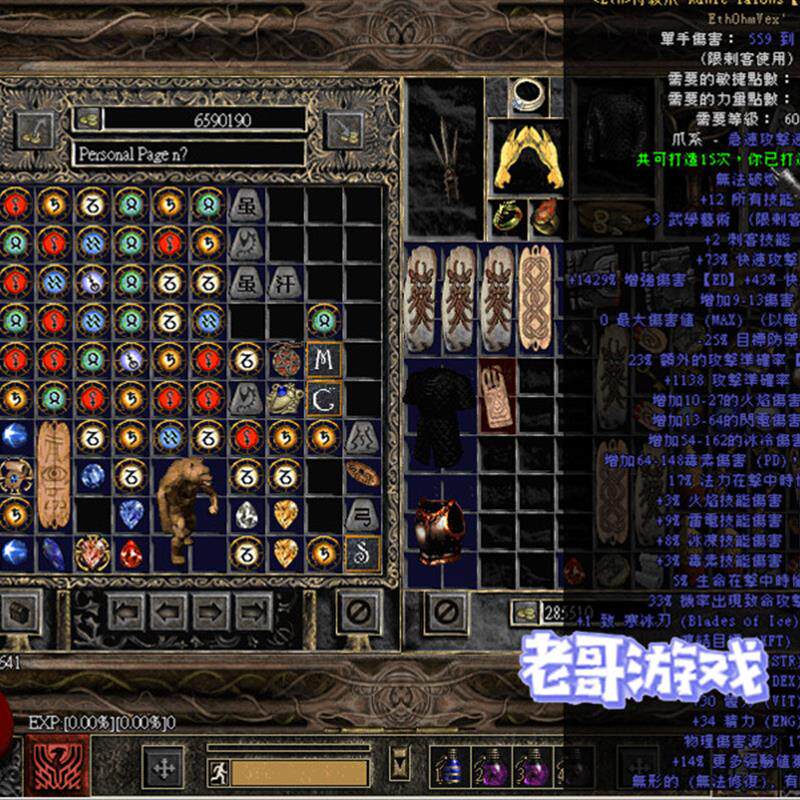The height and width of the screenshot is (800, 800).
Task: Close the inventory panel
Action: point(447,608)
